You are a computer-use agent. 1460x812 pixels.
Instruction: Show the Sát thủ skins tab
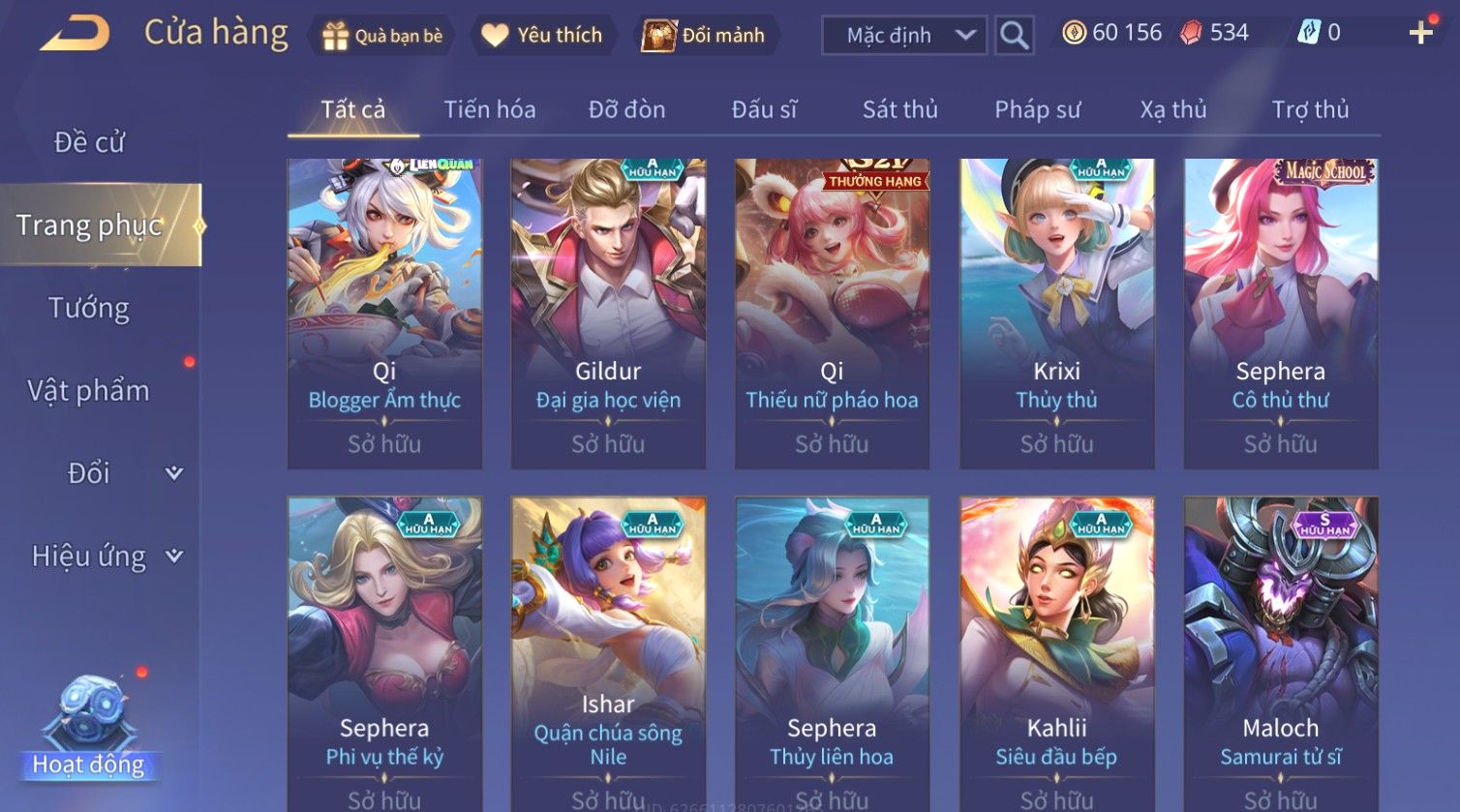899,109
